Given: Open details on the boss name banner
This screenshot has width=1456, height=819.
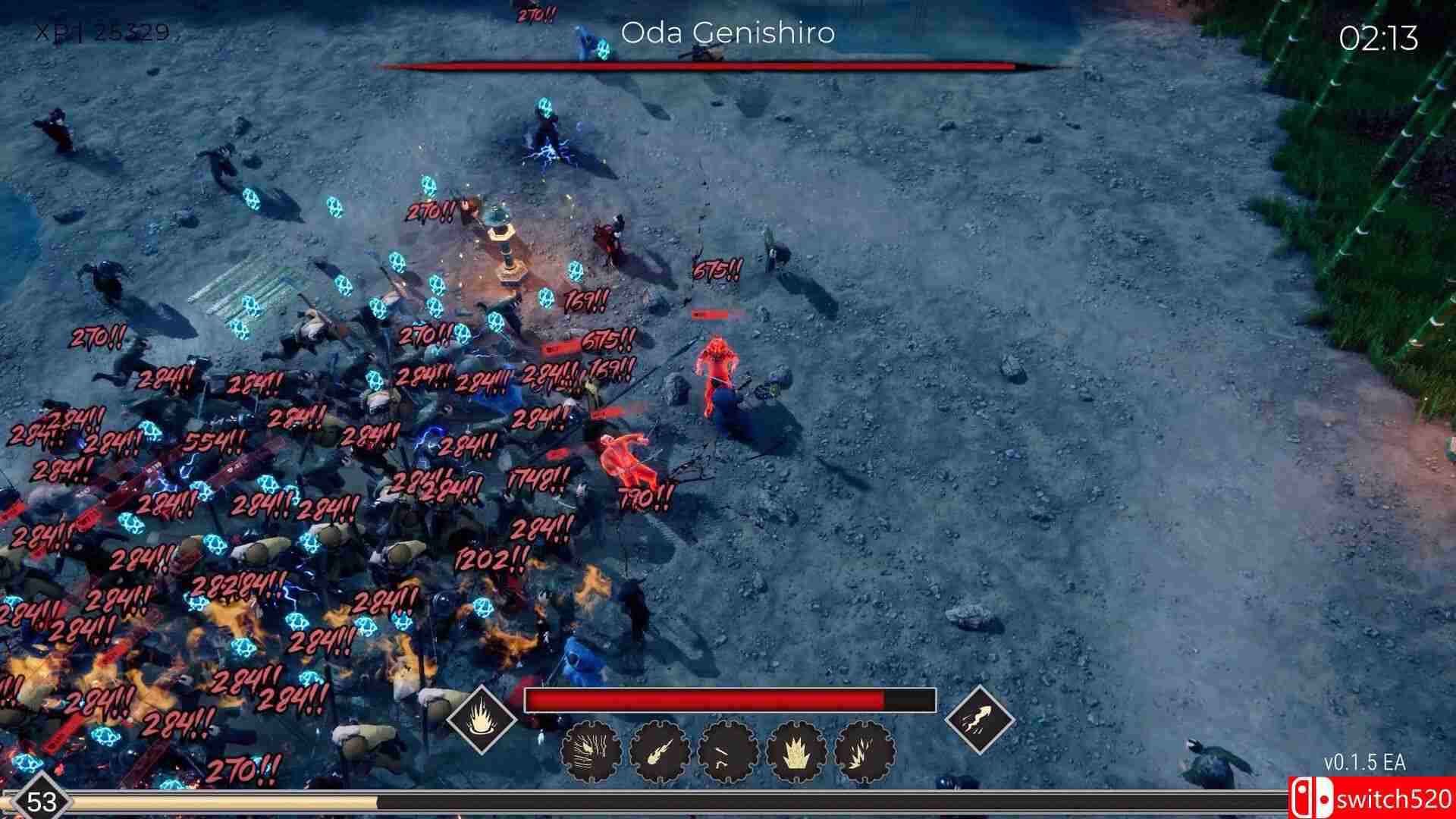Looking at the screenshot, I should tap(728, 33).
